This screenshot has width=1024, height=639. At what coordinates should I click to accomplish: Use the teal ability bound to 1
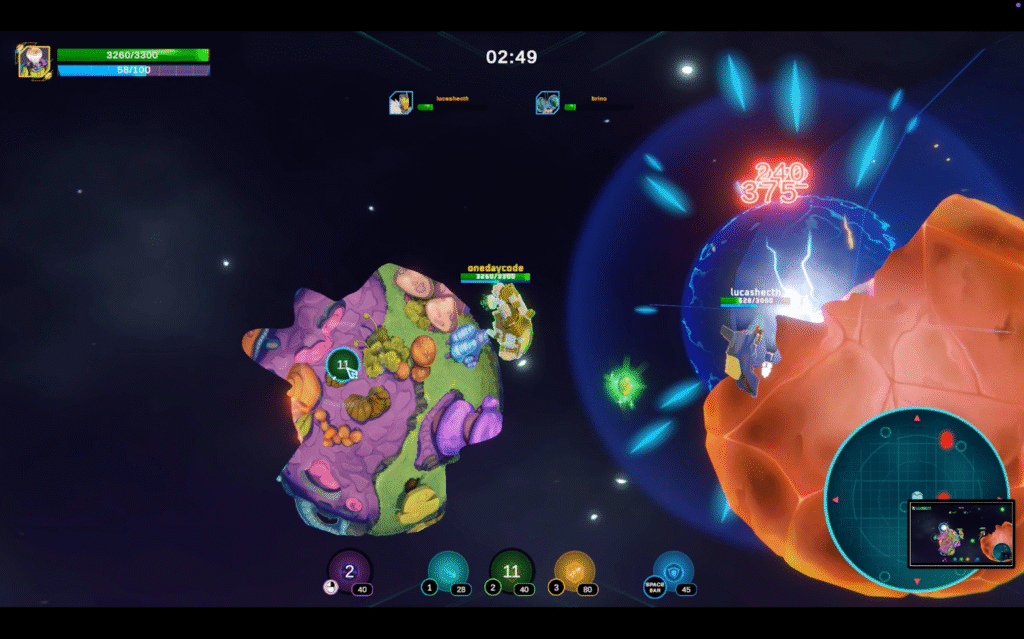coord(448,571)
